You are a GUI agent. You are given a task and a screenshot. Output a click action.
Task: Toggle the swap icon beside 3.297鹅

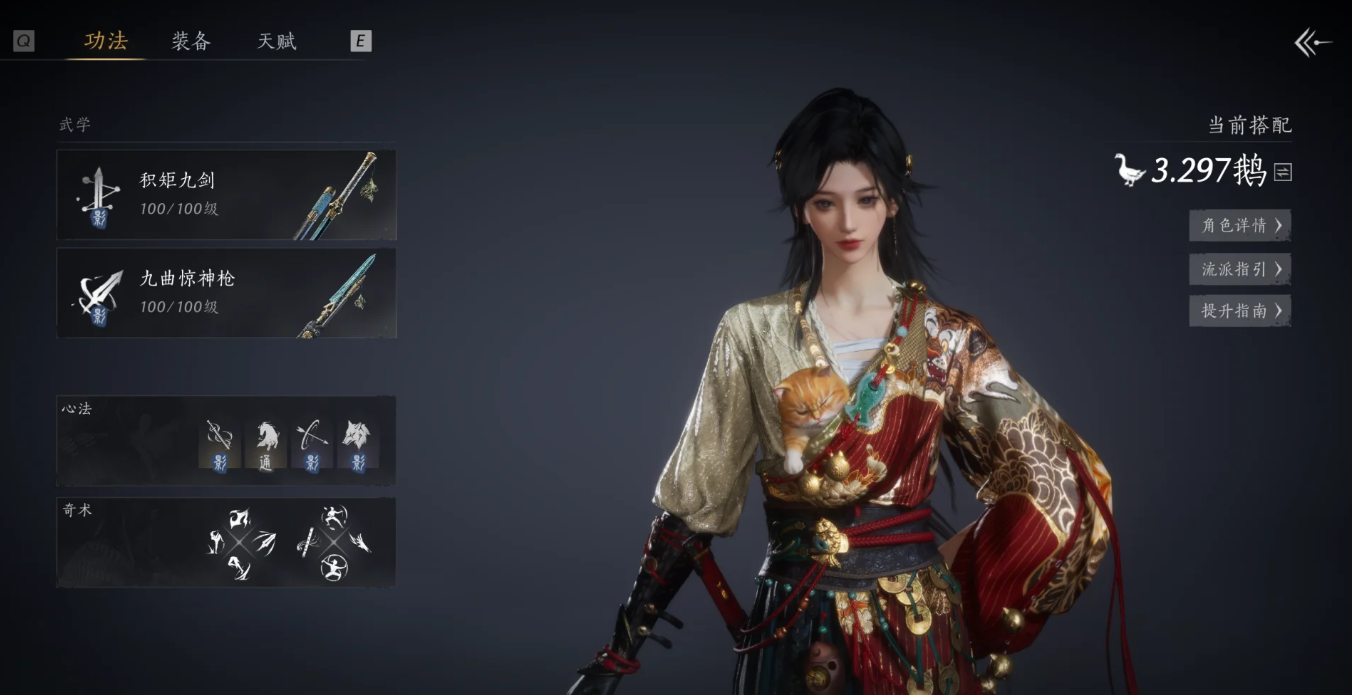[x=1283, y=172]
